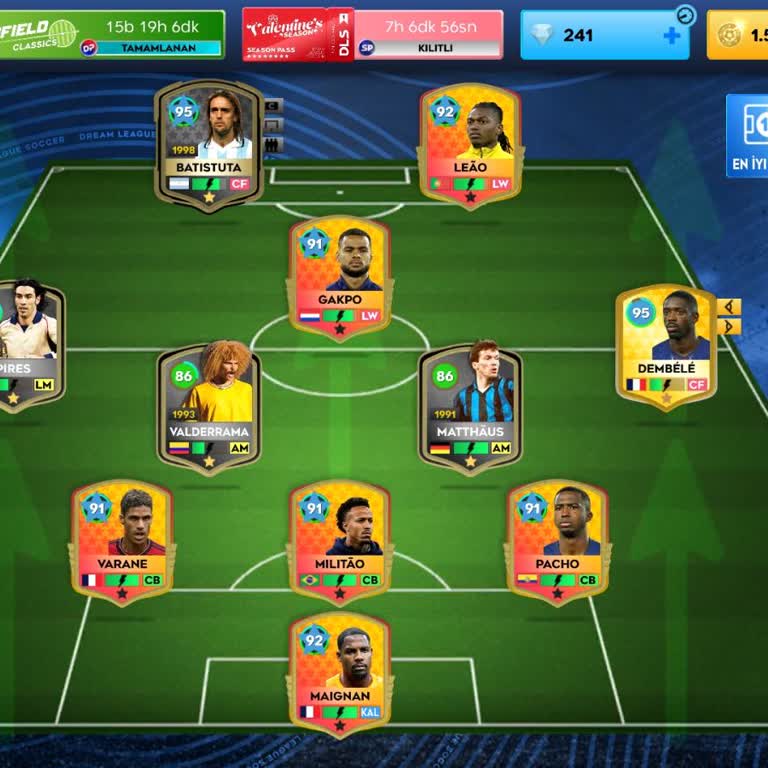This screenshot has height=768, width=768.
Task: Tap the En İyi best lineup button
Action: (x=748, y=136)
